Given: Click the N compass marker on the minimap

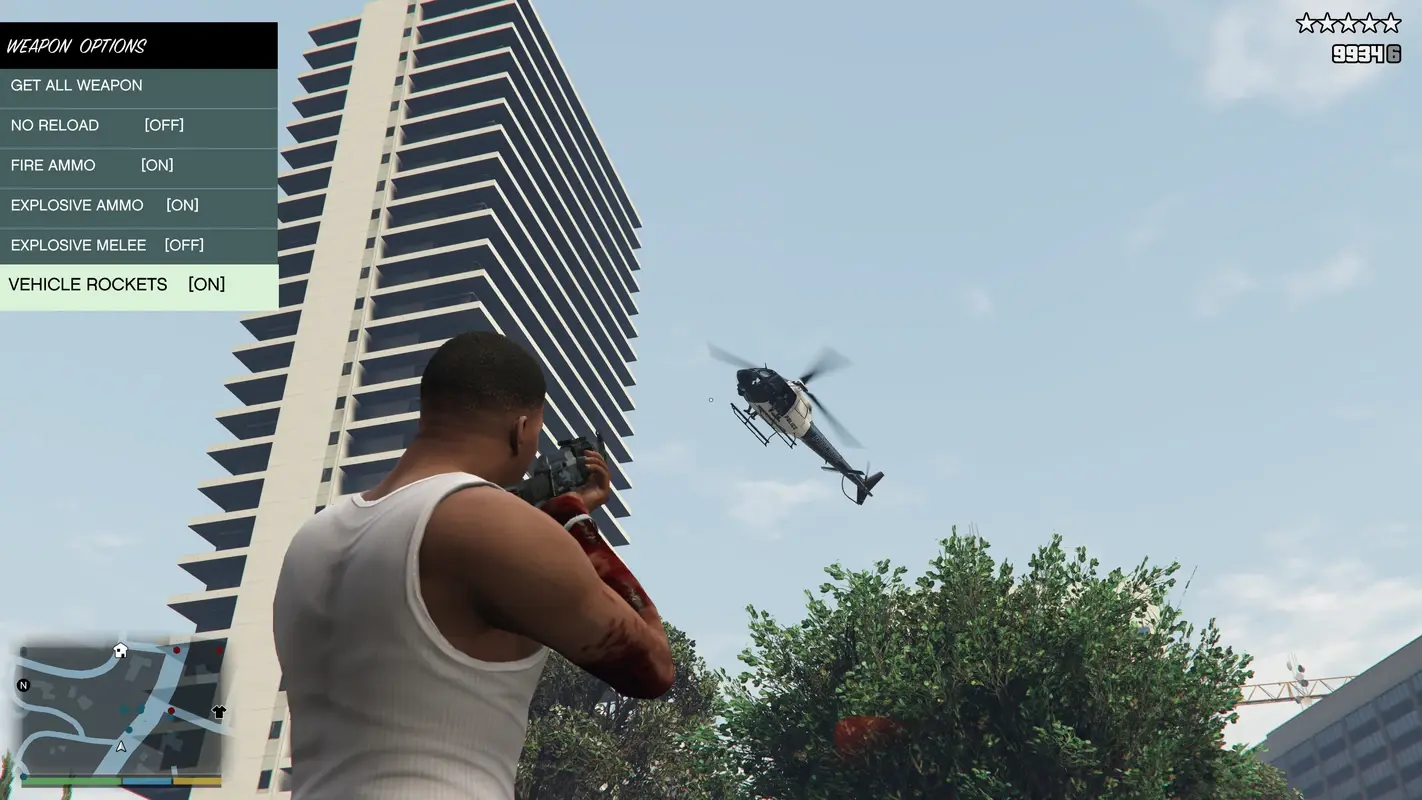Looking at the screenshot, I should (23, 685).
